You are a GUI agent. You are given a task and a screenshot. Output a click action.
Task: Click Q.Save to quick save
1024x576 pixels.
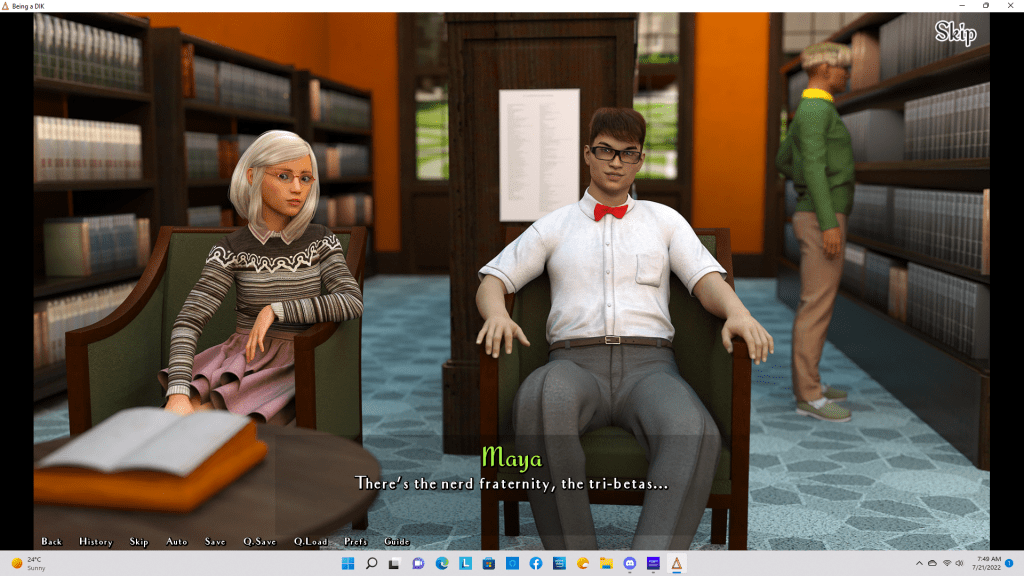click(260, 542)
